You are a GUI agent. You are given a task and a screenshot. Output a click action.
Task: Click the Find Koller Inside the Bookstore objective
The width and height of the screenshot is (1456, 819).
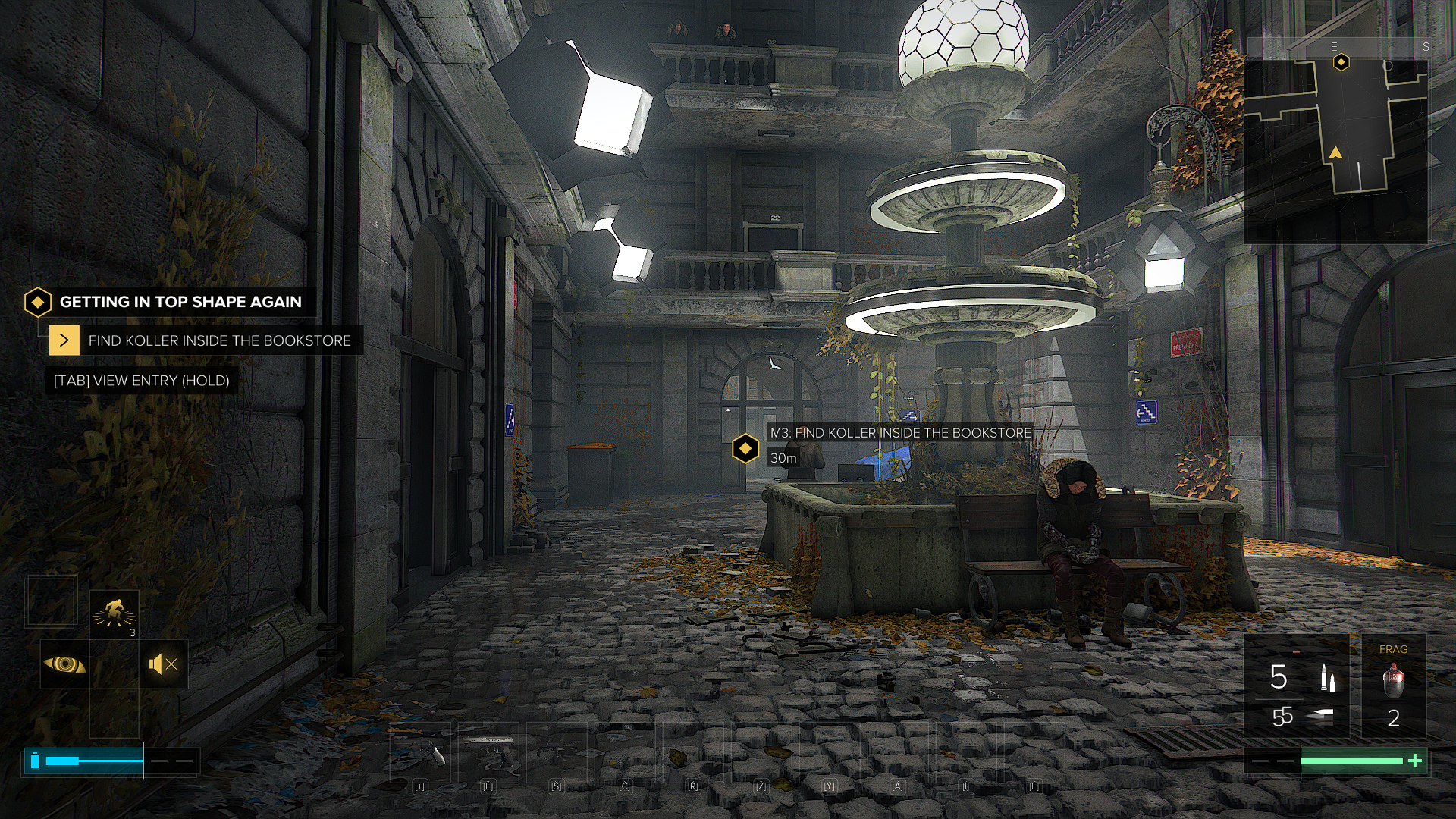(x=219, y=340)
